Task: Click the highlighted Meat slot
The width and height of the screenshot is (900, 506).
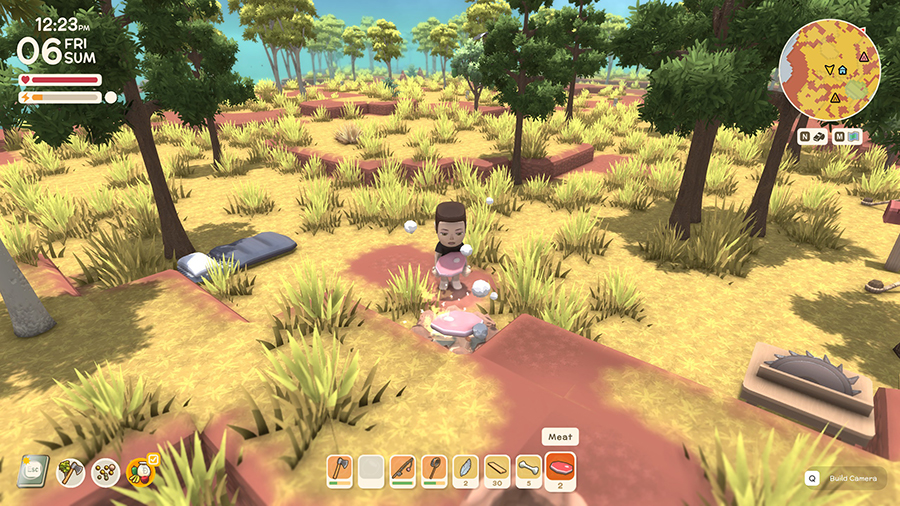Action: tap(560, 468)
